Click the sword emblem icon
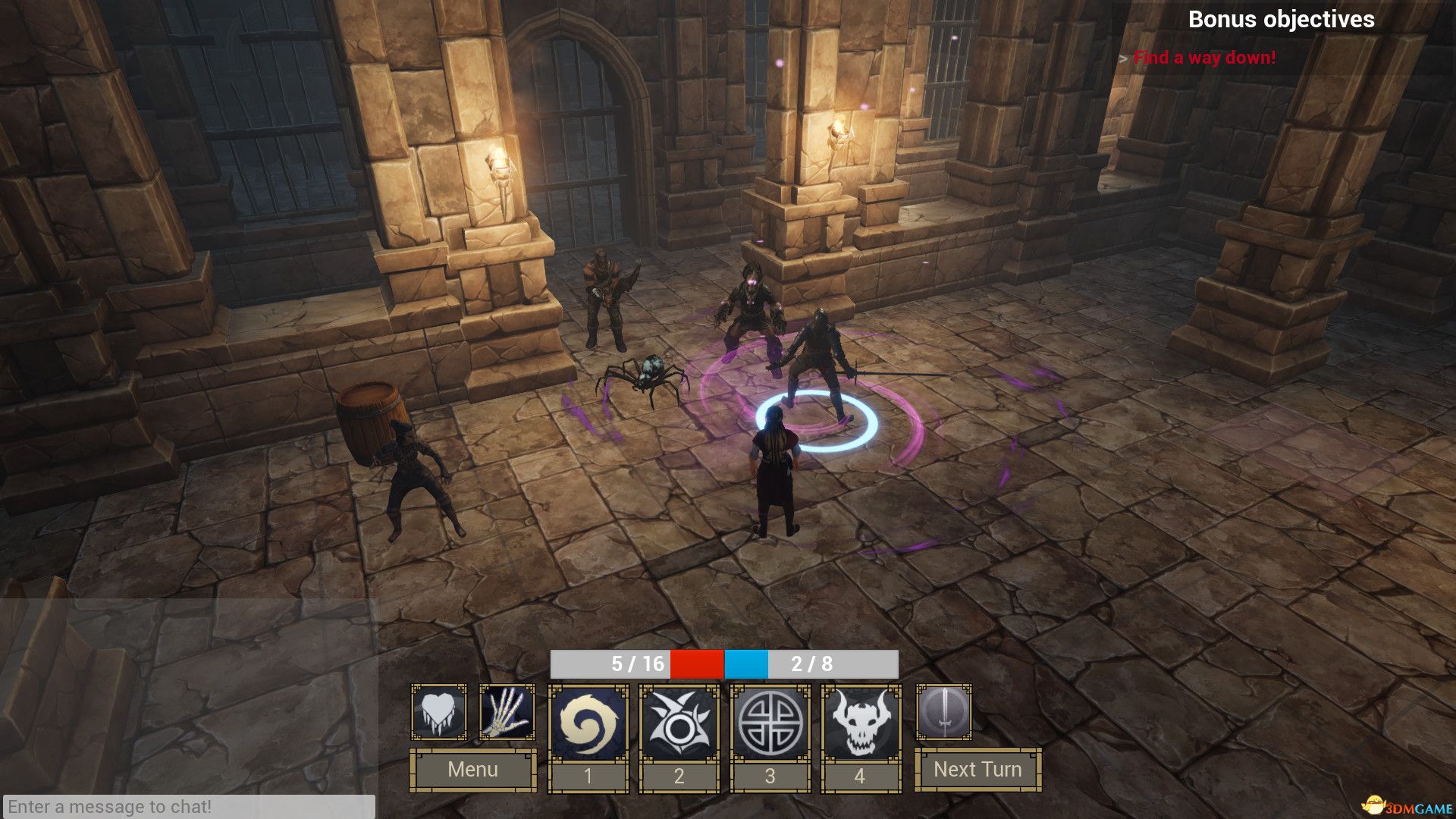Viewport: 1456px width, 819px height. tap(943, 713)
